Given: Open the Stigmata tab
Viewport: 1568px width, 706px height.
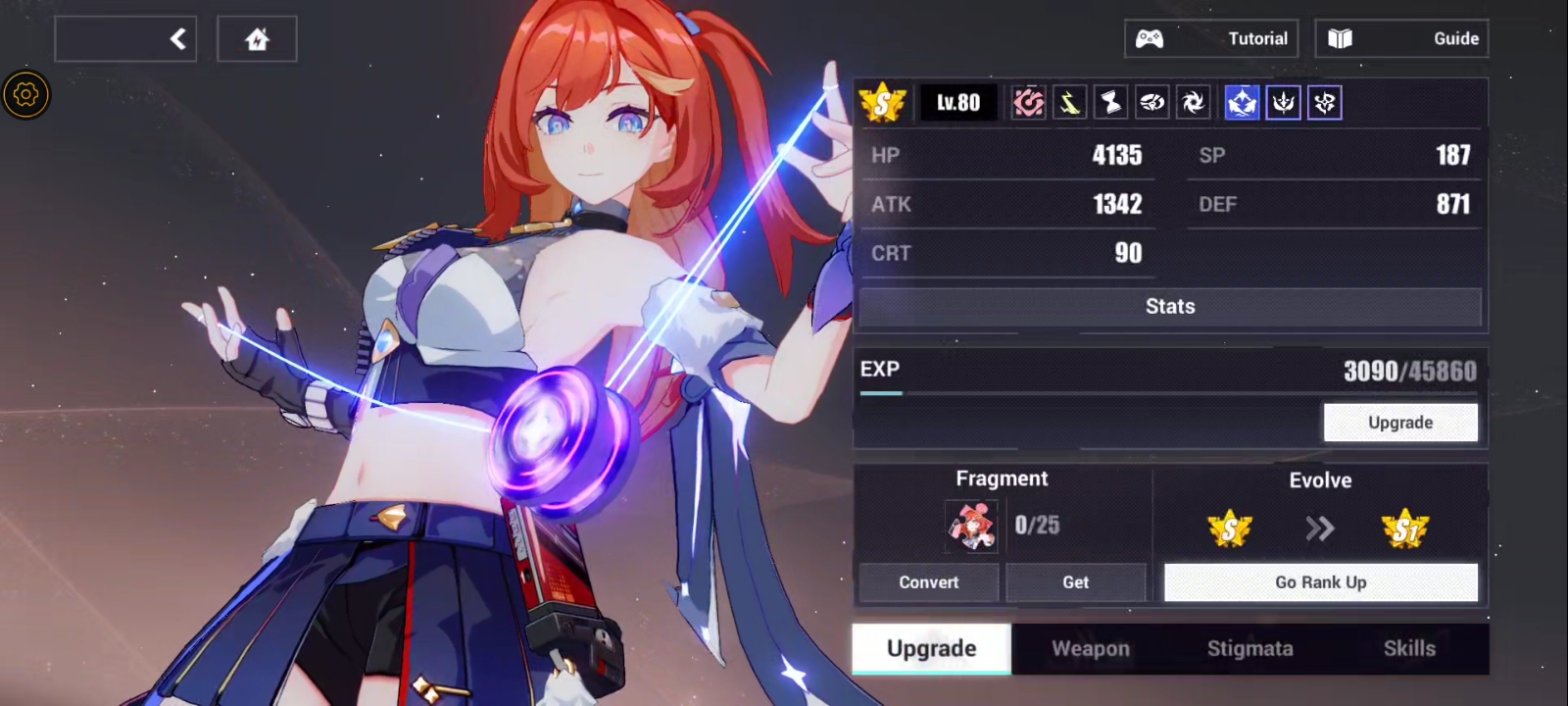Looking at the screenshot, I should click(x=1251, y=648).
